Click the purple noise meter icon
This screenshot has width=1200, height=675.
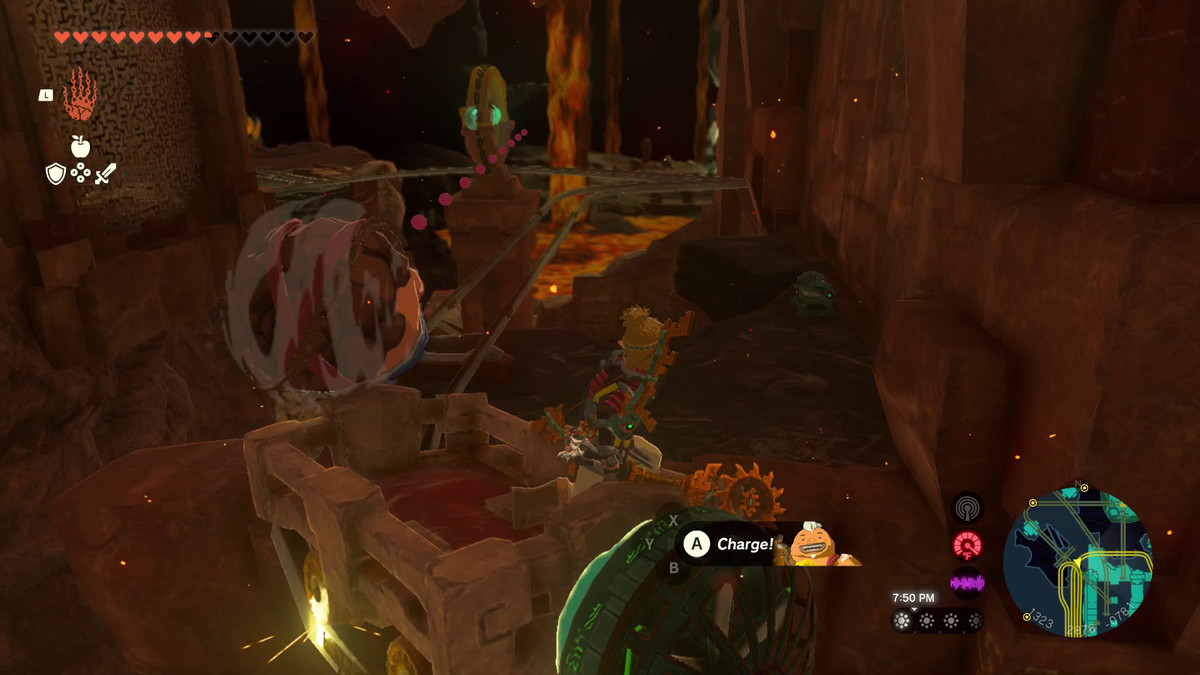coord(967,582)
